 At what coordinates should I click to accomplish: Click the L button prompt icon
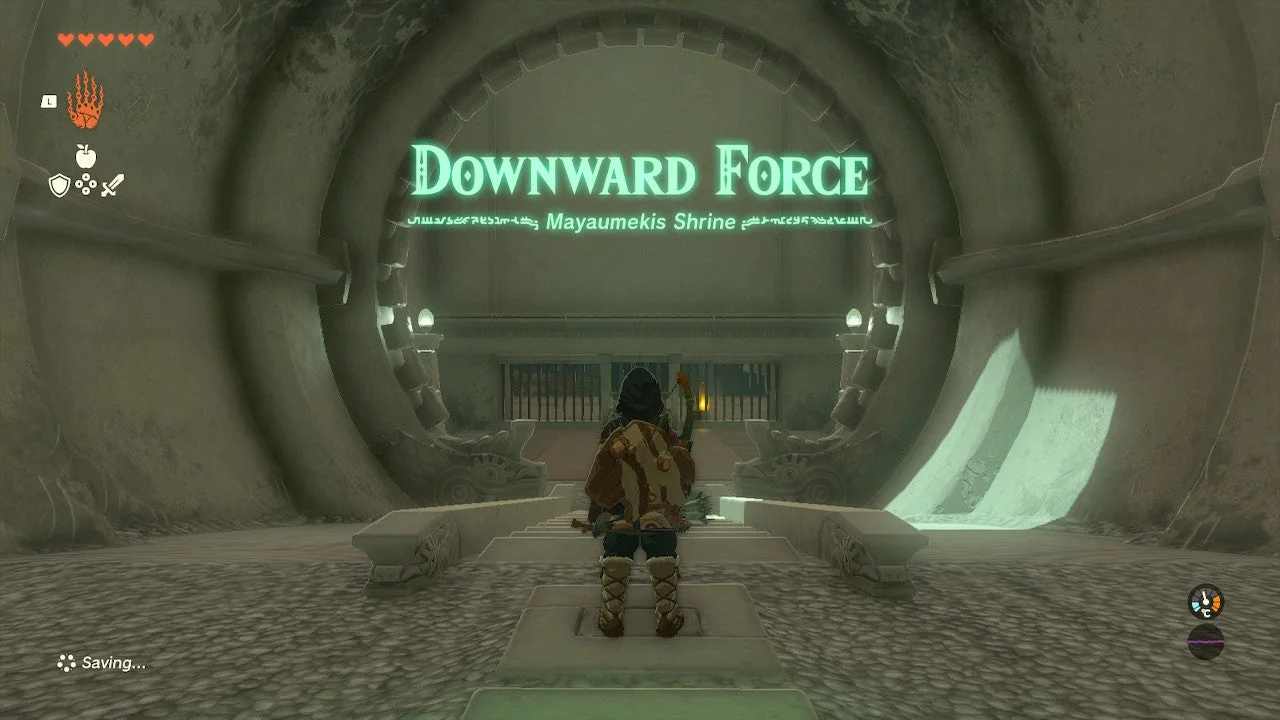coord(49,101)
